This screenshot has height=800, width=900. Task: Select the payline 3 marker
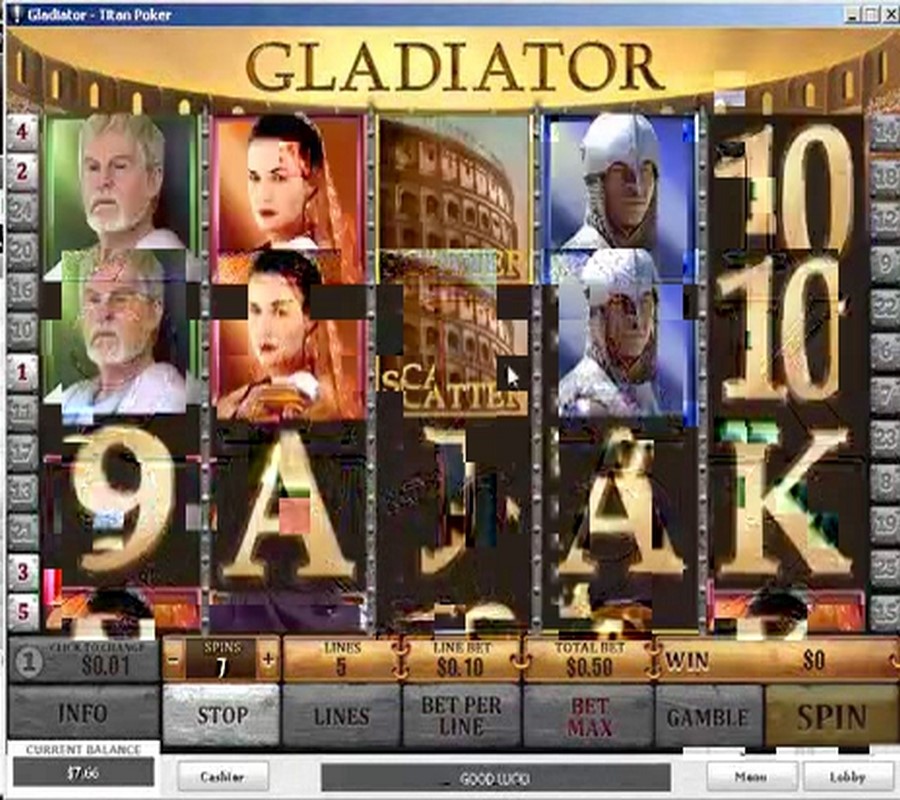pos(22,573)
